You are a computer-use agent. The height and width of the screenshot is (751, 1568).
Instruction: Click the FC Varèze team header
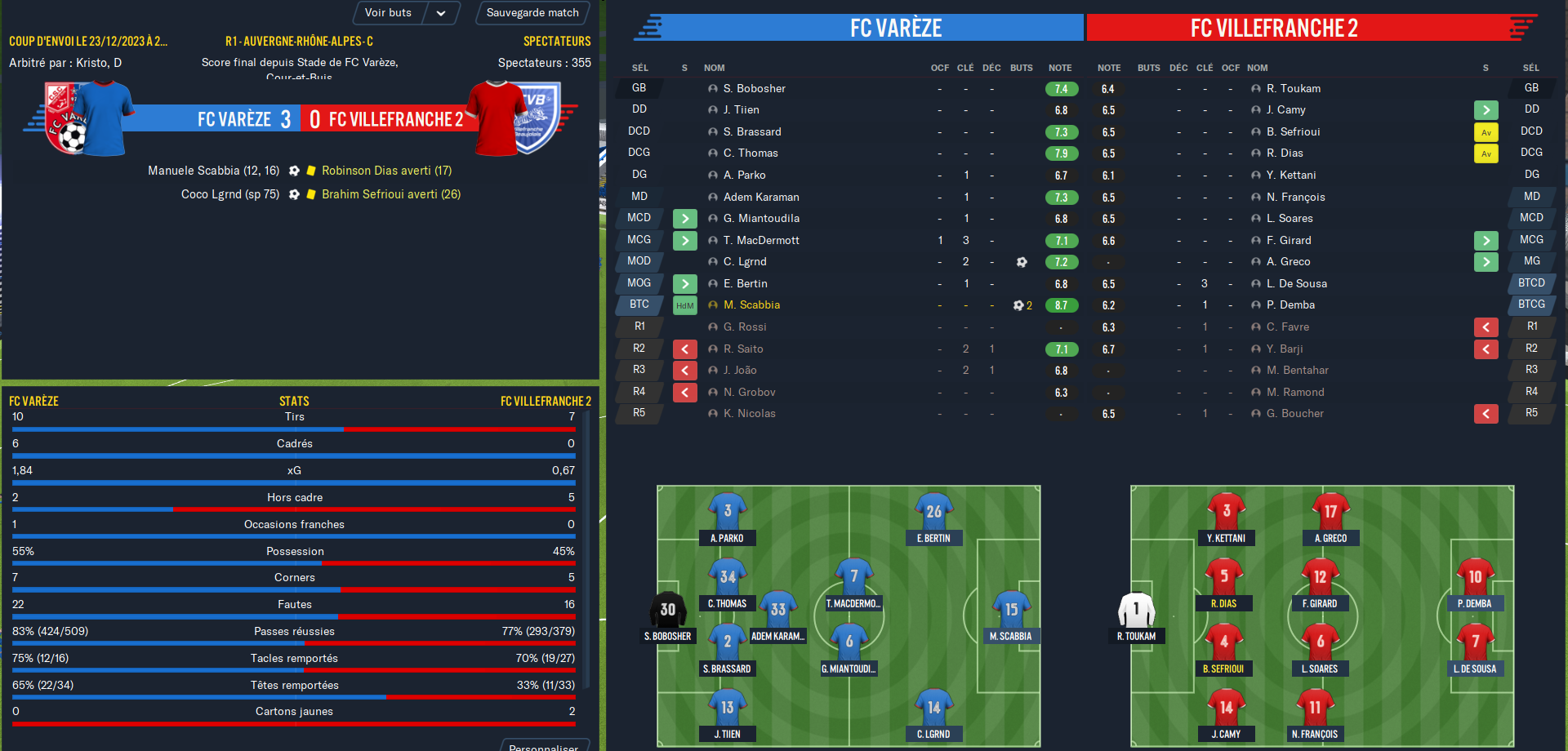tap(895, 28)
